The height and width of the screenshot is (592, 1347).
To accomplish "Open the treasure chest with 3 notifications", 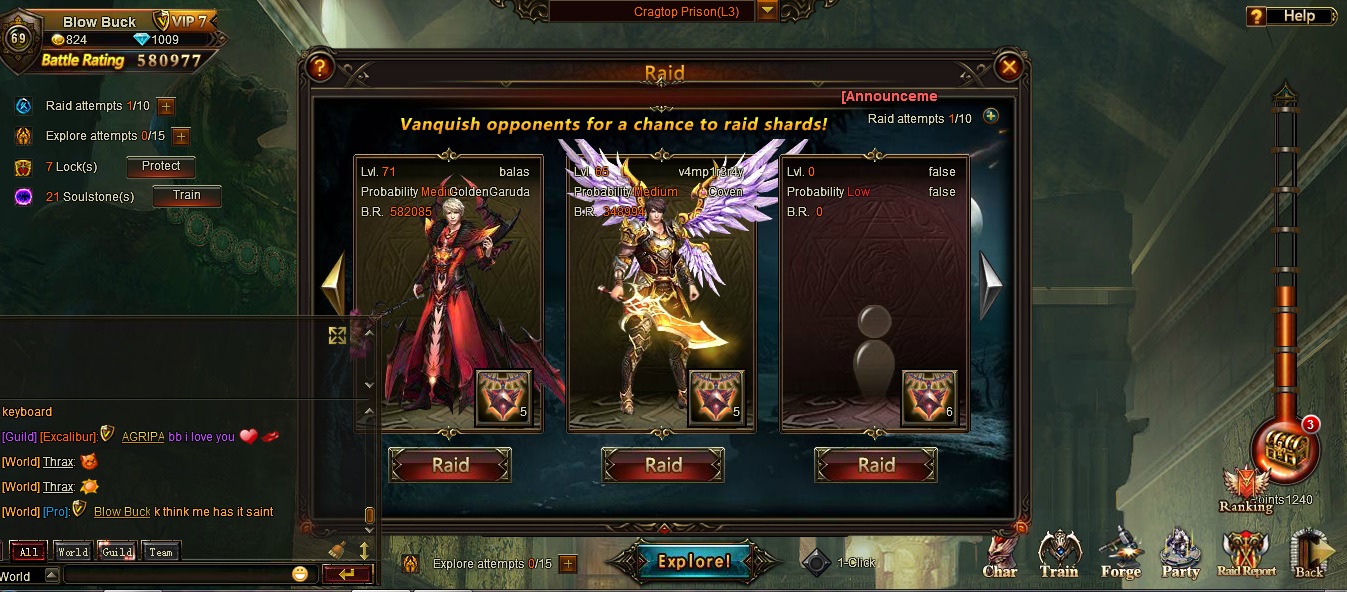I will pyautogui.click(x=1285, y=451).
